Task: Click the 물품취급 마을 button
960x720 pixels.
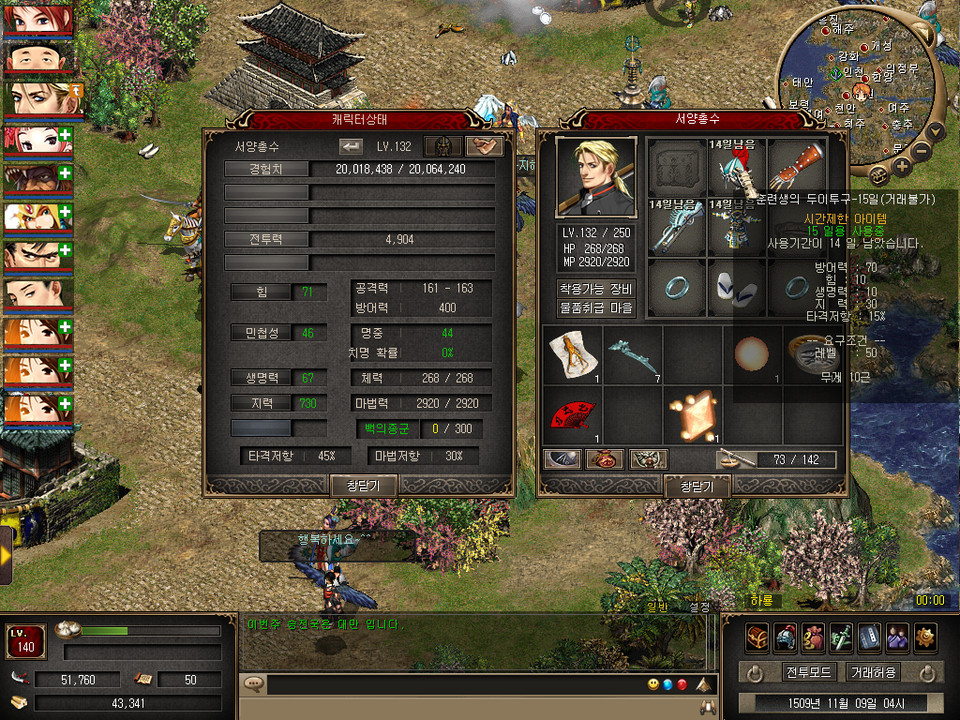Action: click(596, 309)
